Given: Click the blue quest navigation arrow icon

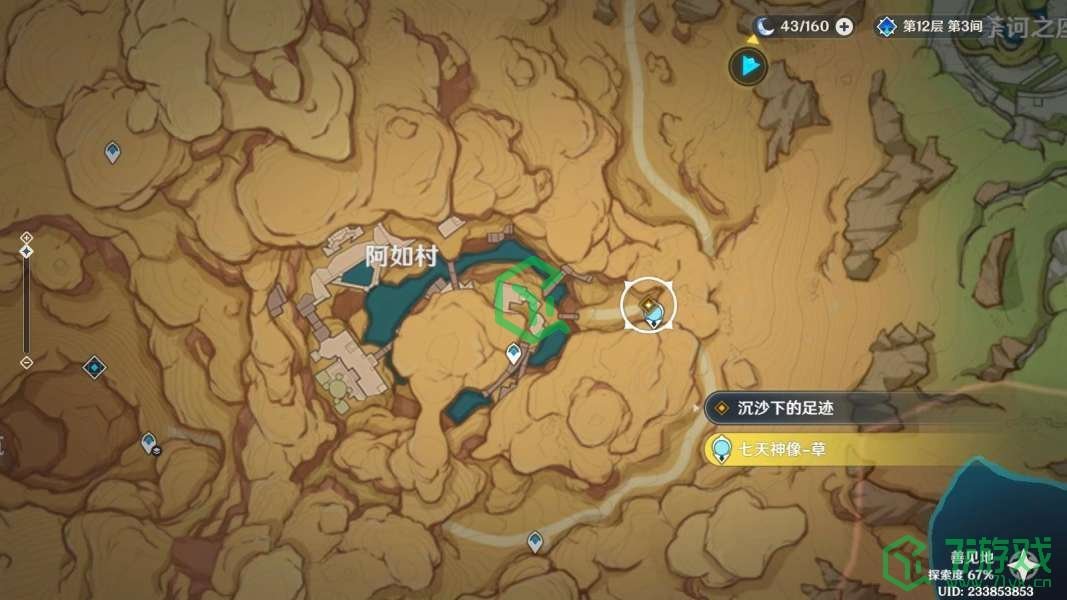Looking at the screenshot, I should coord(747,67).
